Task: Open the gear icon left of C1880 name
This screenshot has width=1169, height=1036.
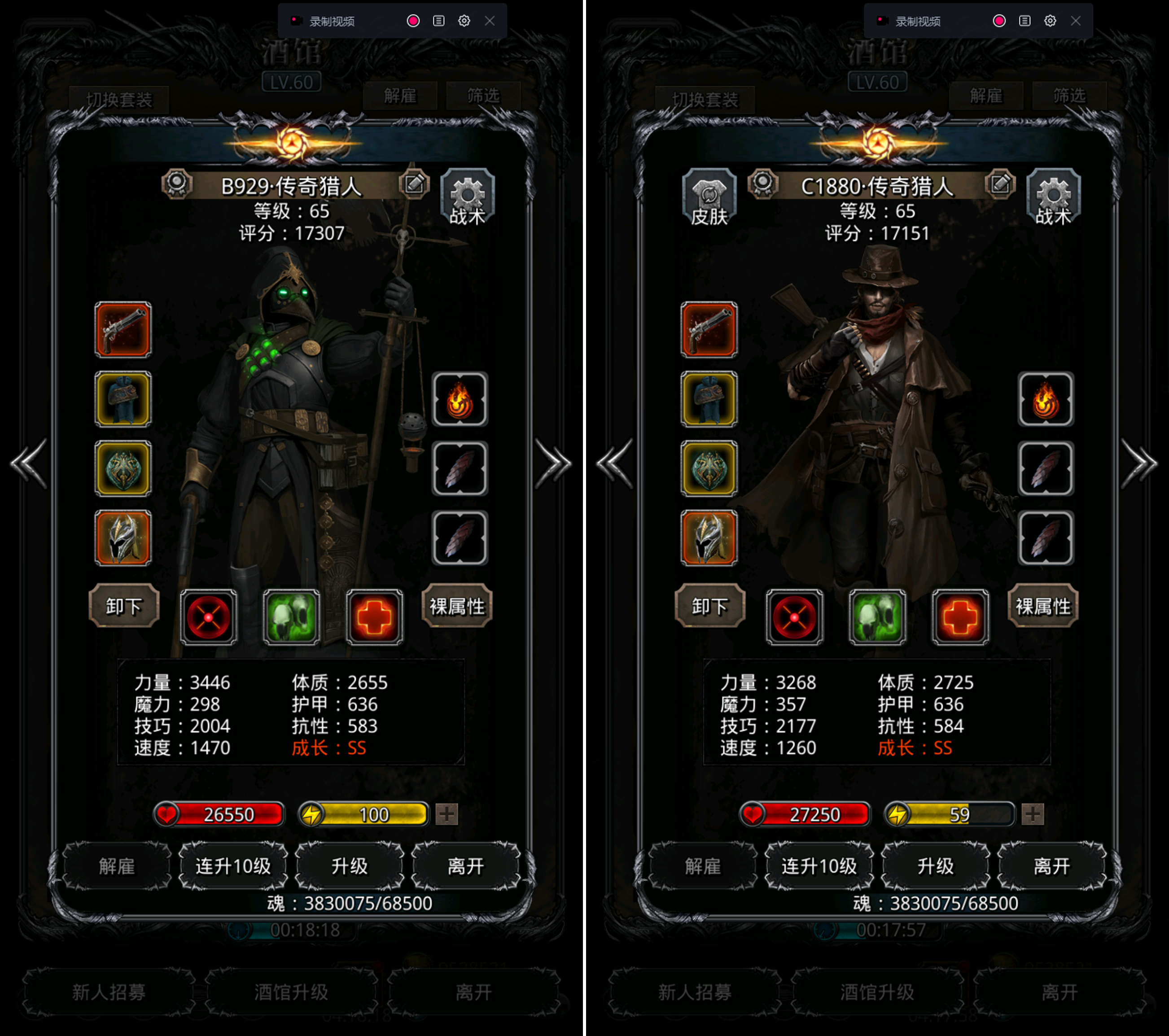Action: [x=763, y=184]
